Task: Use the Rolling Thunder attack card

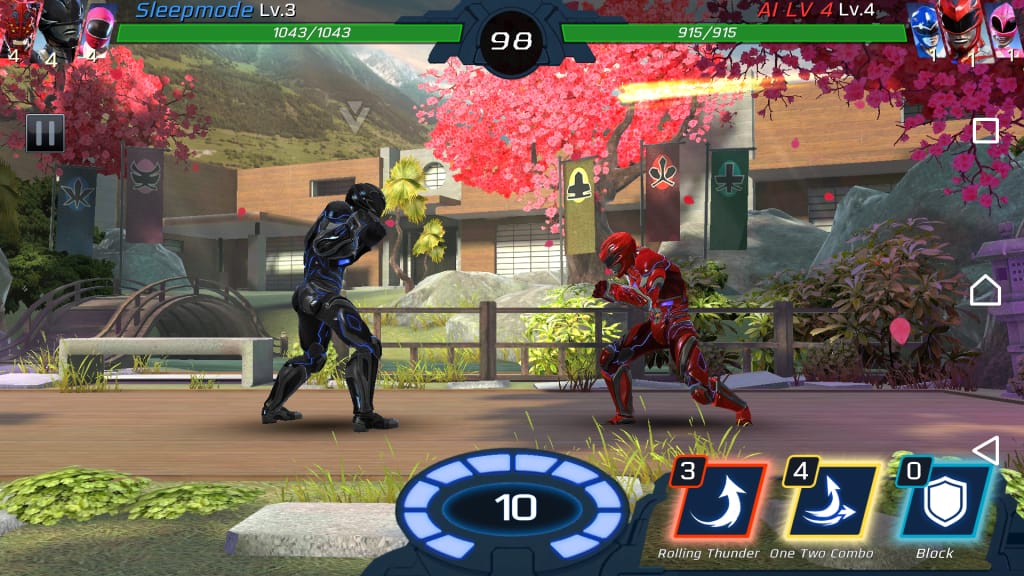Action: pyautogui.click(x=717, y=504)
